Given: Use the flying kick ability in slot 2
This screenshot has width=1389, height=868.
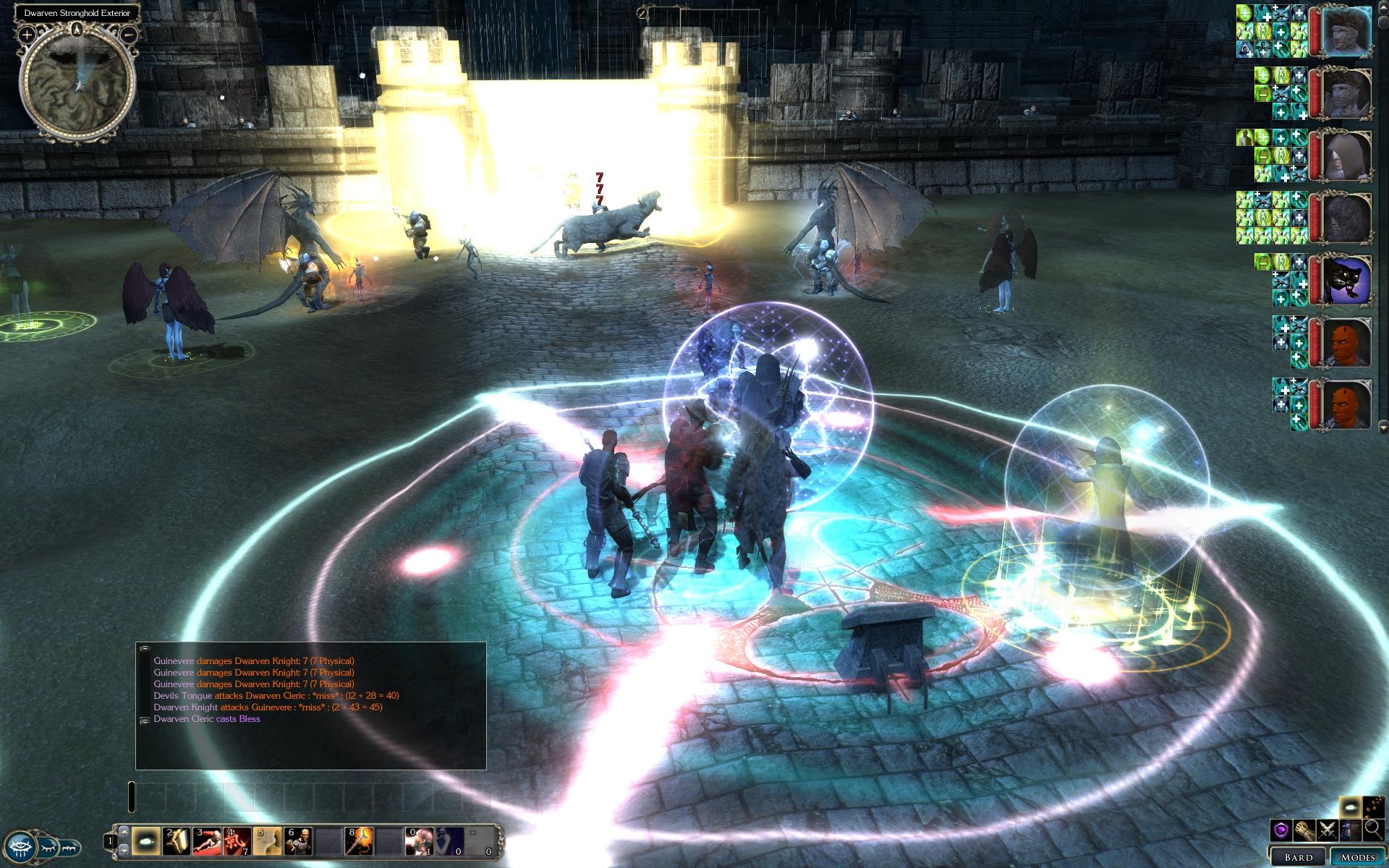Looking at the screenshot, I should pos(177,842).
